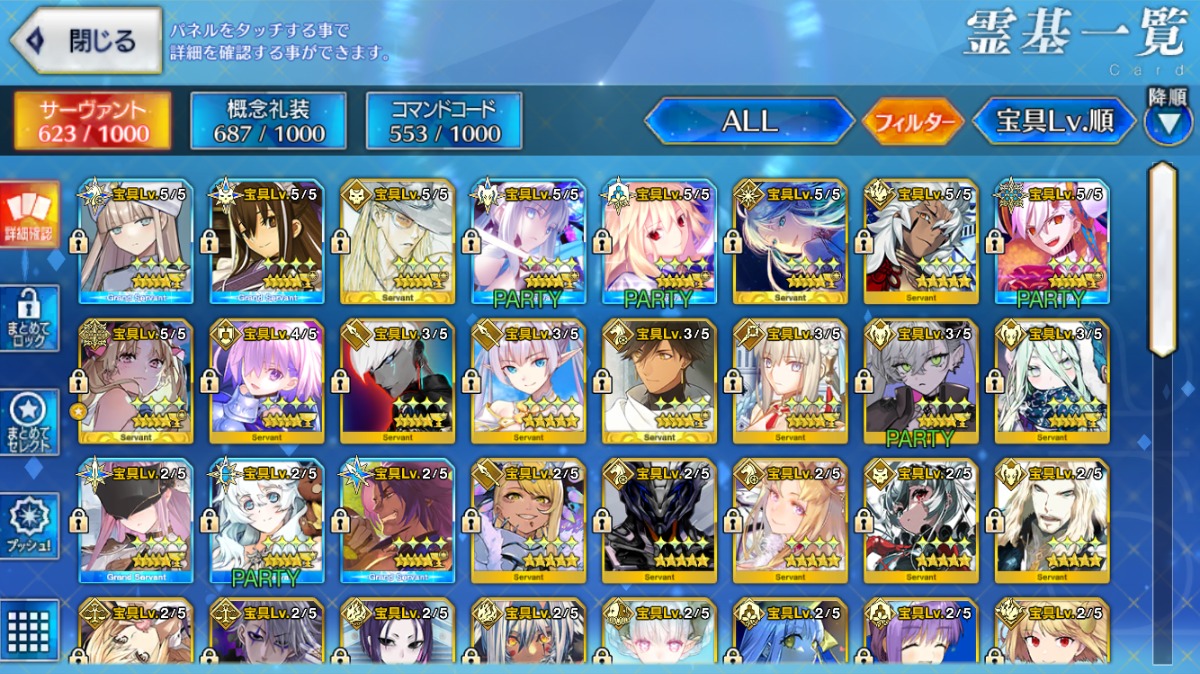This screenshot has height=674, width=1200.
Task: Tap the lock icon on the purple-haired shielder card
Action: pos(209,380)
